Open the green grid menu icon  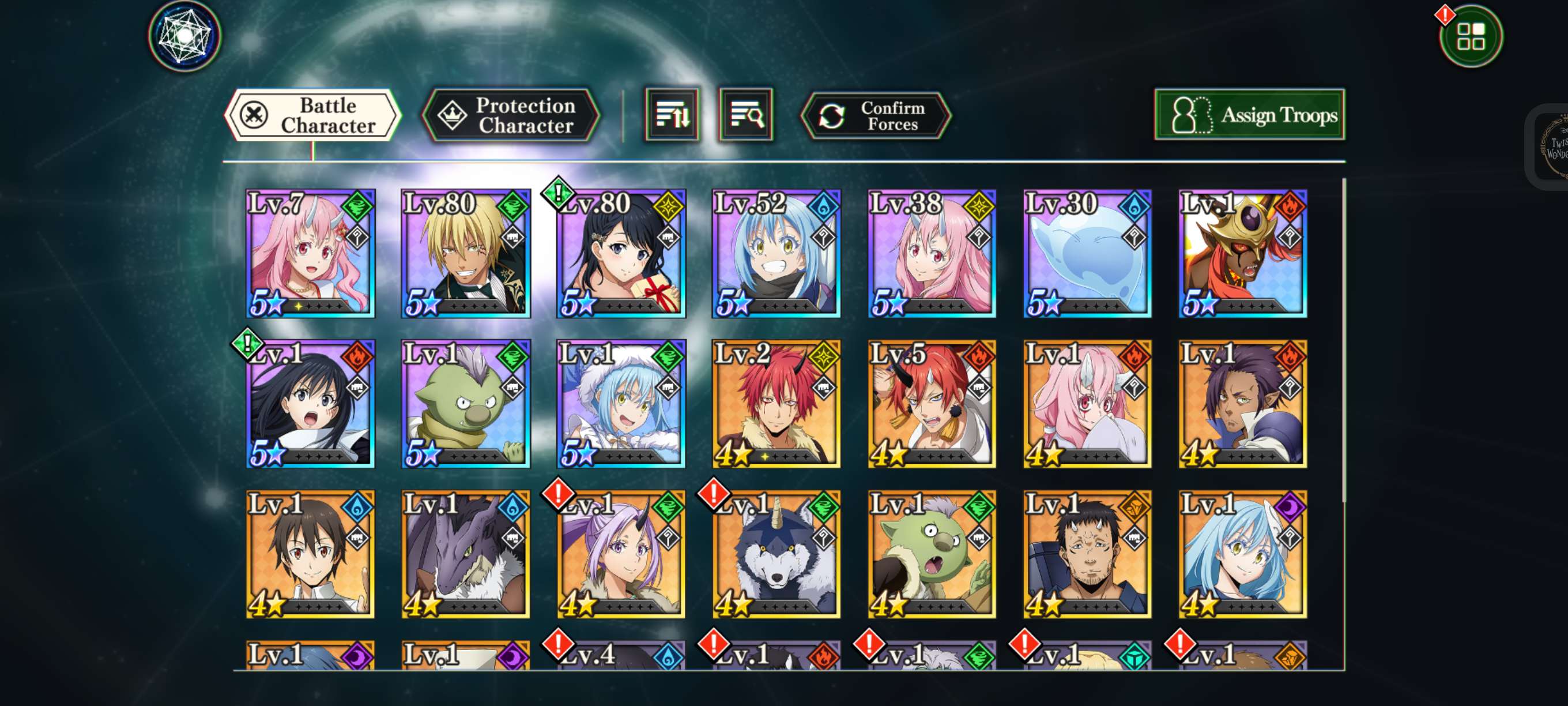1471,36
